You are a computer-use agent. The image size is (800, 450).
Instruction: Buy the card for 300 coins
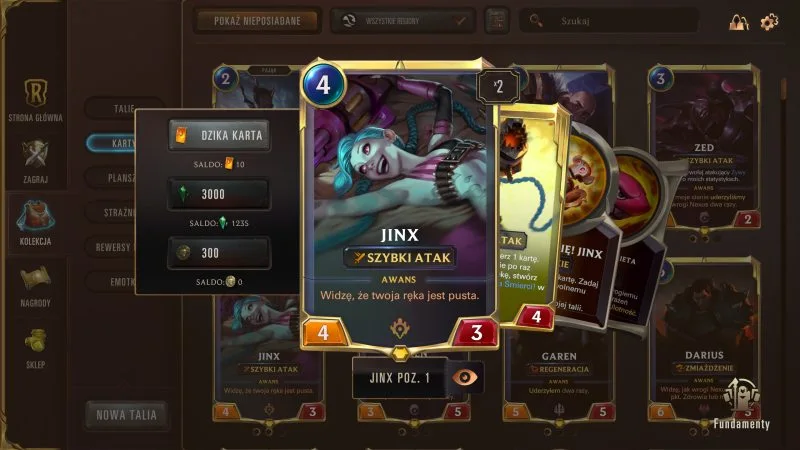pyautogui.click(x=218, y=253)
